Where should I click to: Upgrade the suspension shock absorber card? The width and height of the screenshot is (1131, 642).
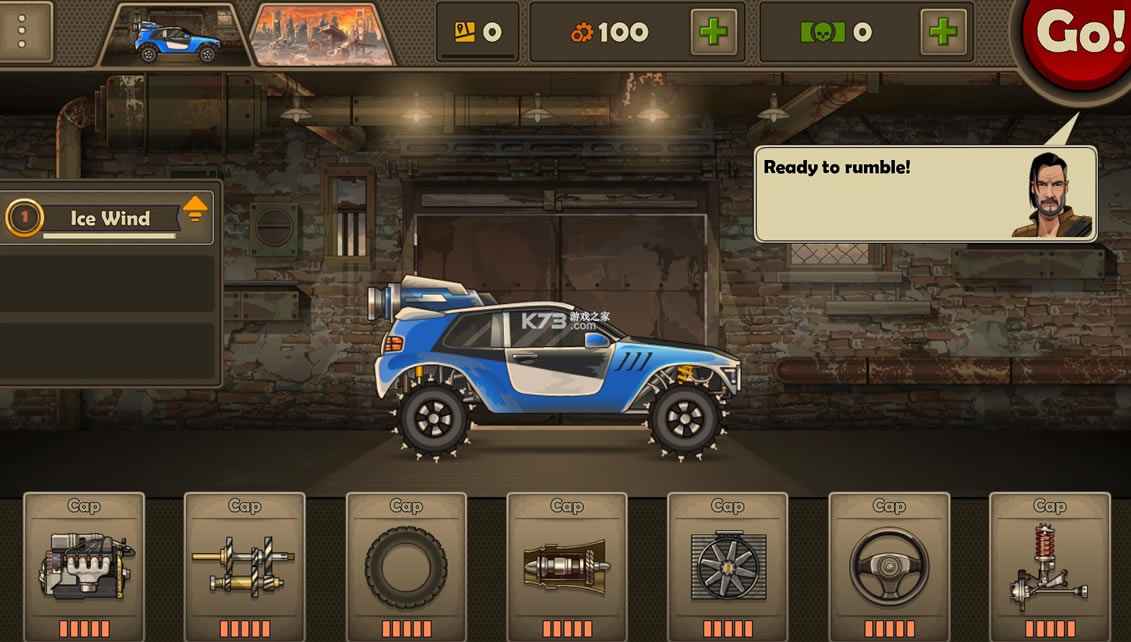(1050, 567)
